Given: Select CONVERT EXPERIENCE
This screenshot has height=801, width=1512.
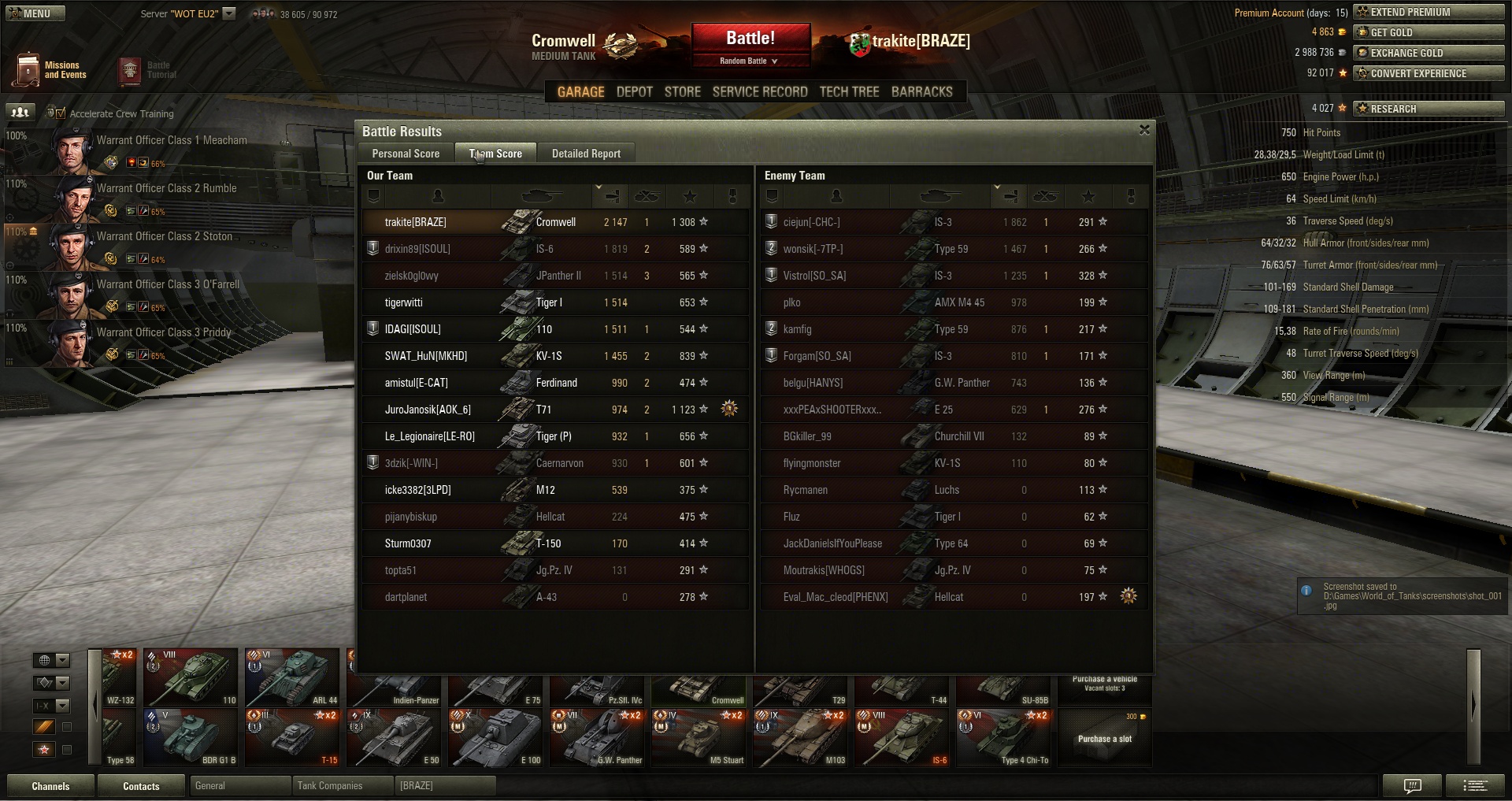Looking at the screenshot, I should [x=1429, y=73].
